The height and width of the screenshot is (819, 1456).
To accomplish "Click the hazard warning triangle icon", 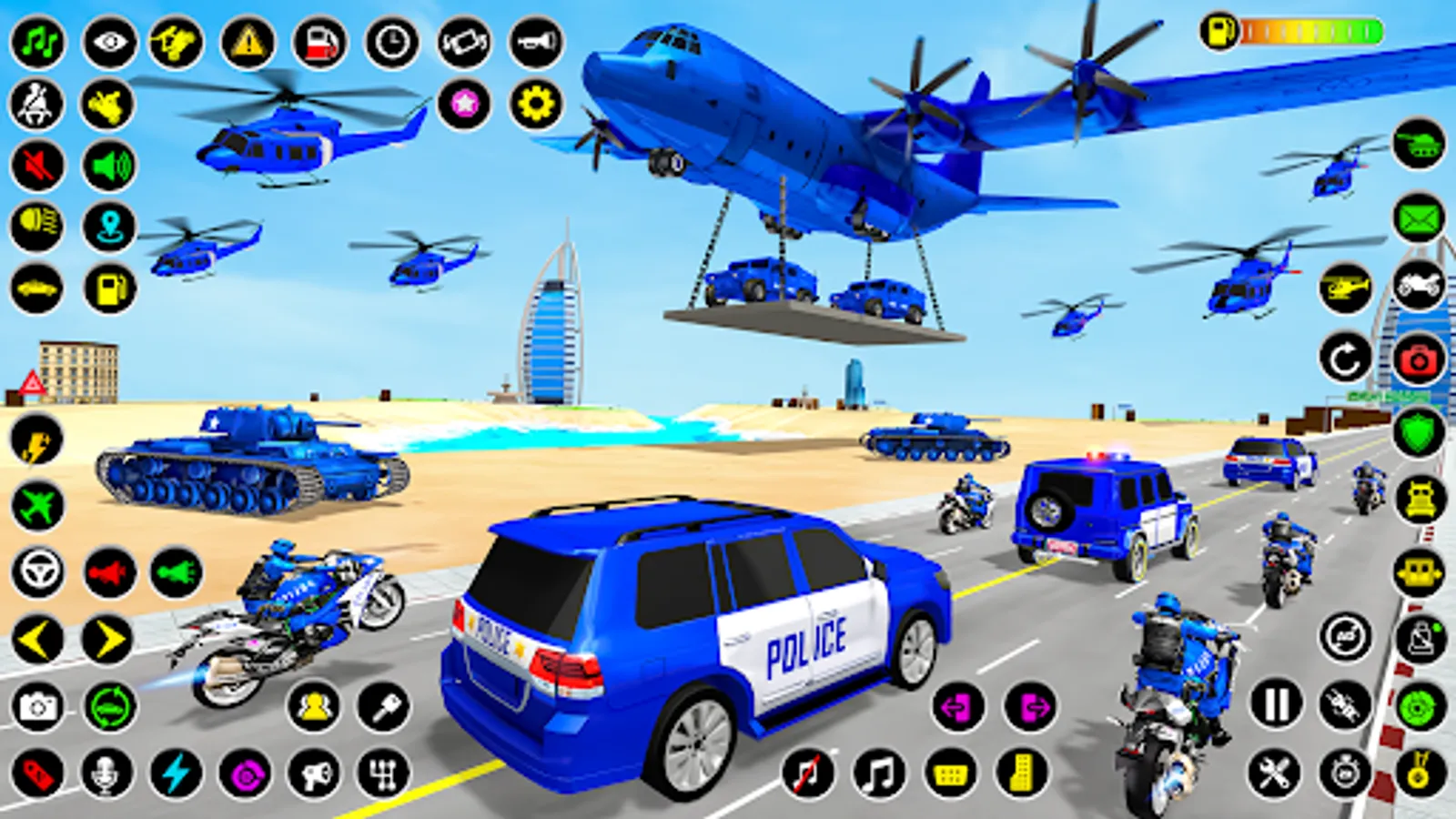I will pos(246,44).
